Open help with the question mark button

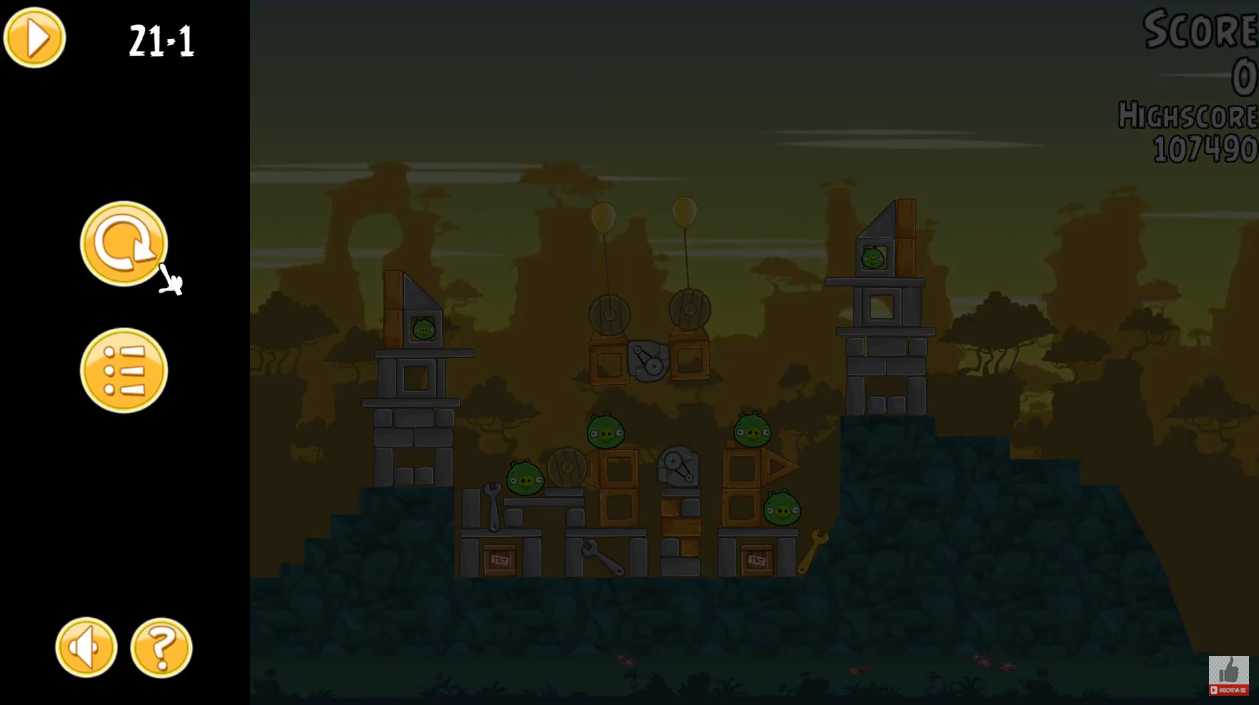(x=161, y=647)
